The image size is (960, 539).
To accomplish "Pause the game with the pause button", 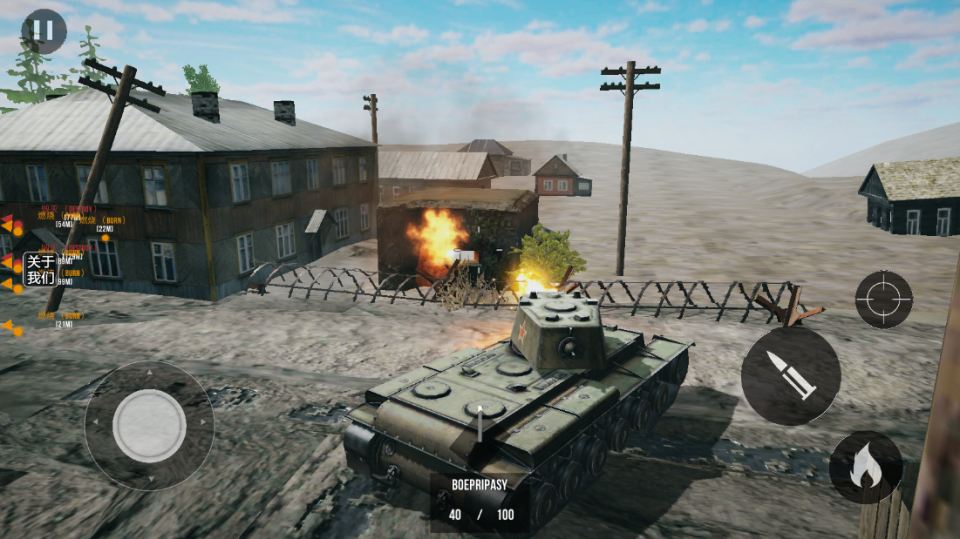I will (43, 31).
